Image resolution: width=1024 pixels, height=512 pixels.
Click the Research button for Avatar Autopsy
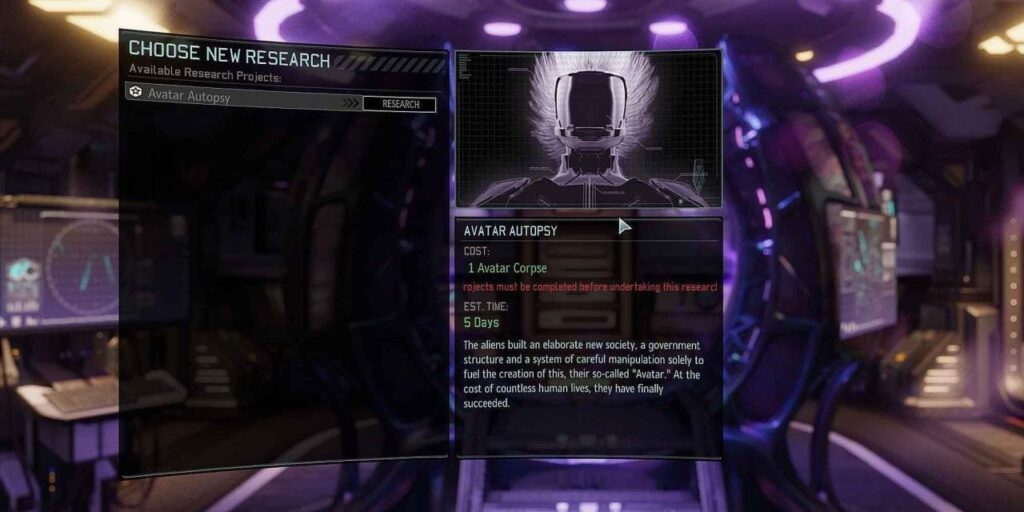(x=399, y=104)
